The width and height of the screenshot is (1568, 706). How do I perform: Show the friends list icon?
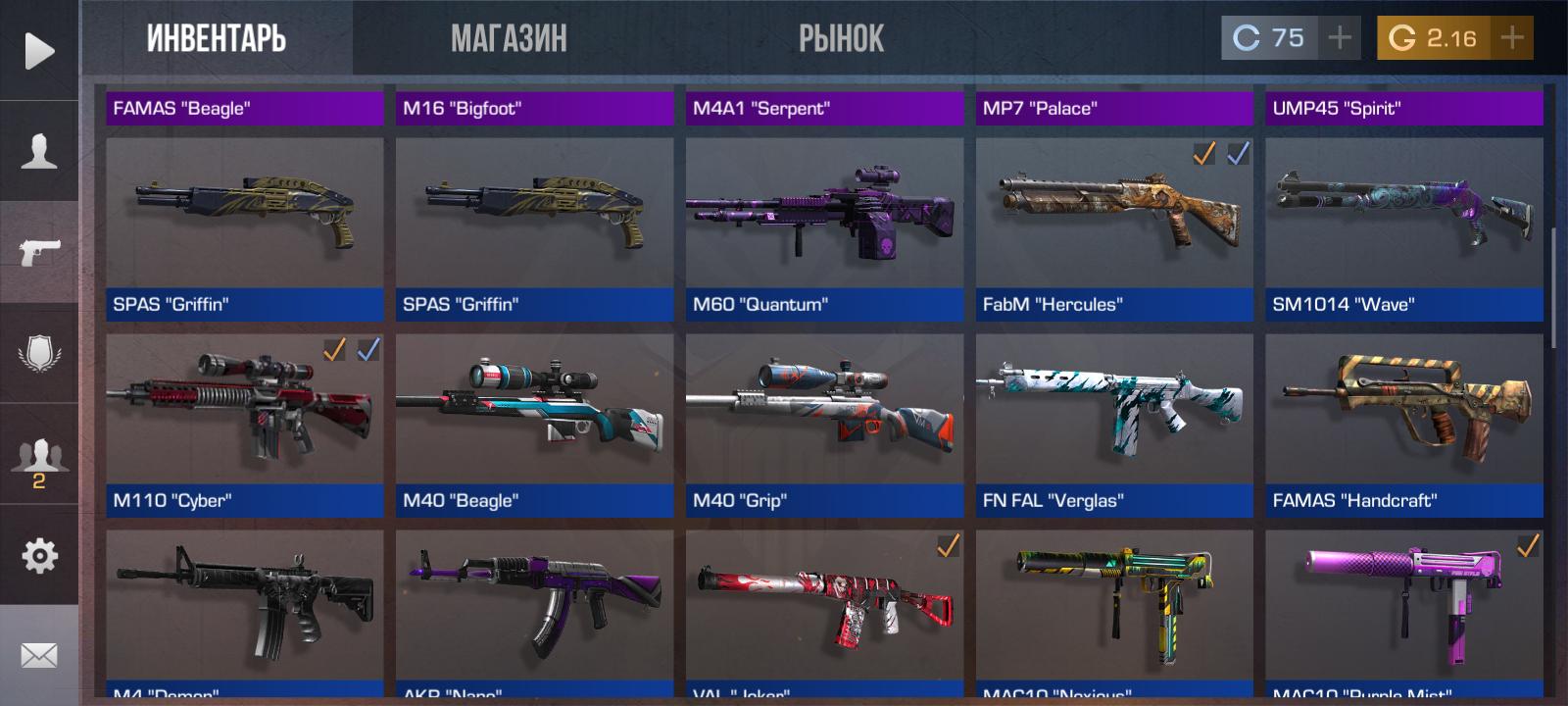[39, 458]
